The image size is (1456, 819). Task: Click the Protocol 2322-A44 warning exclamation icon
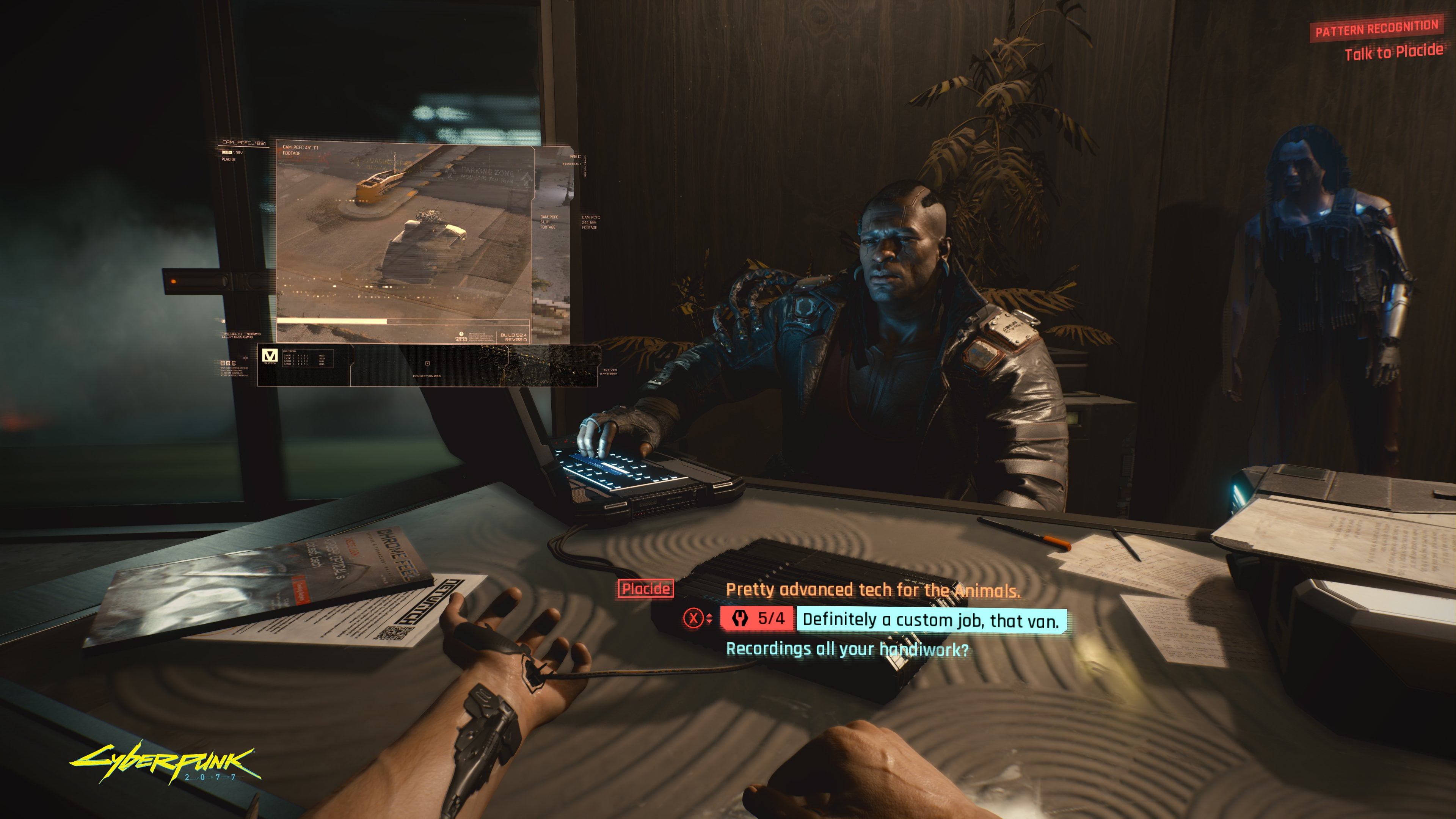point(461,334)
